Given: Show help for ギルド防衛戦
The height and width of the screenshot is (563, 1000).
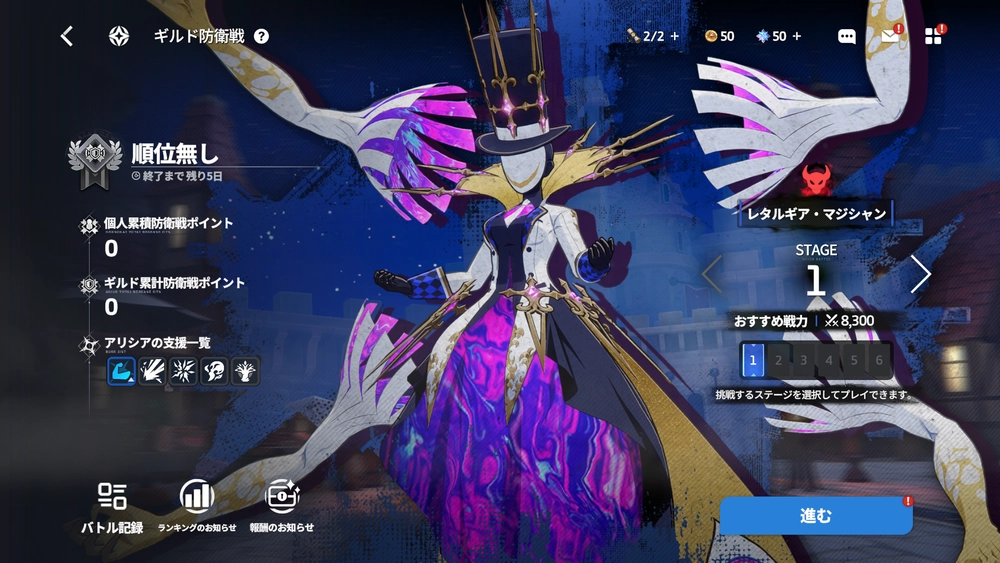Looking at the screenshot, I should [x=261, y=36].
